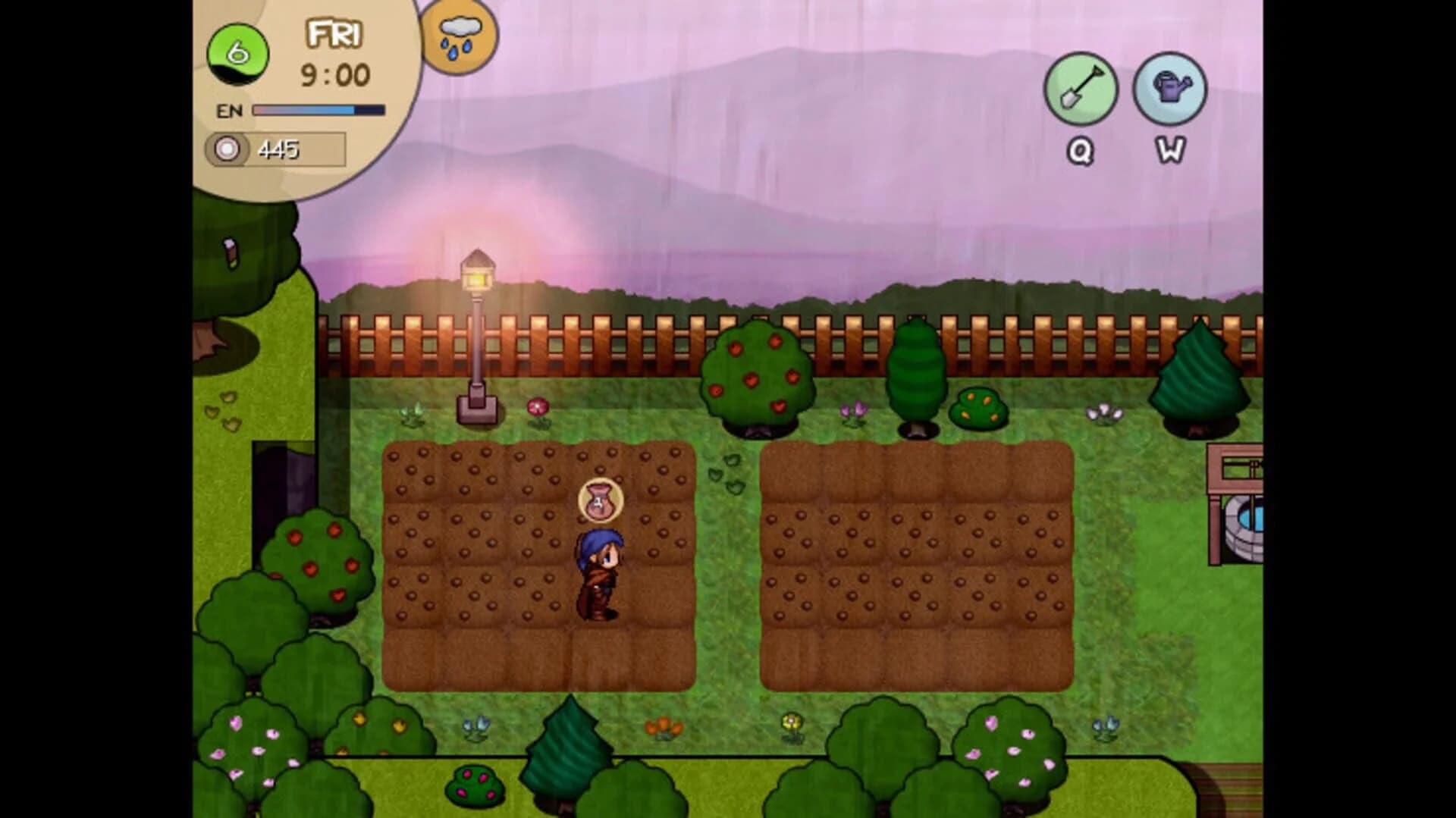Toggle the watering can as the active tool
Screen dimensions: 1456x818
click(1169, 89)
